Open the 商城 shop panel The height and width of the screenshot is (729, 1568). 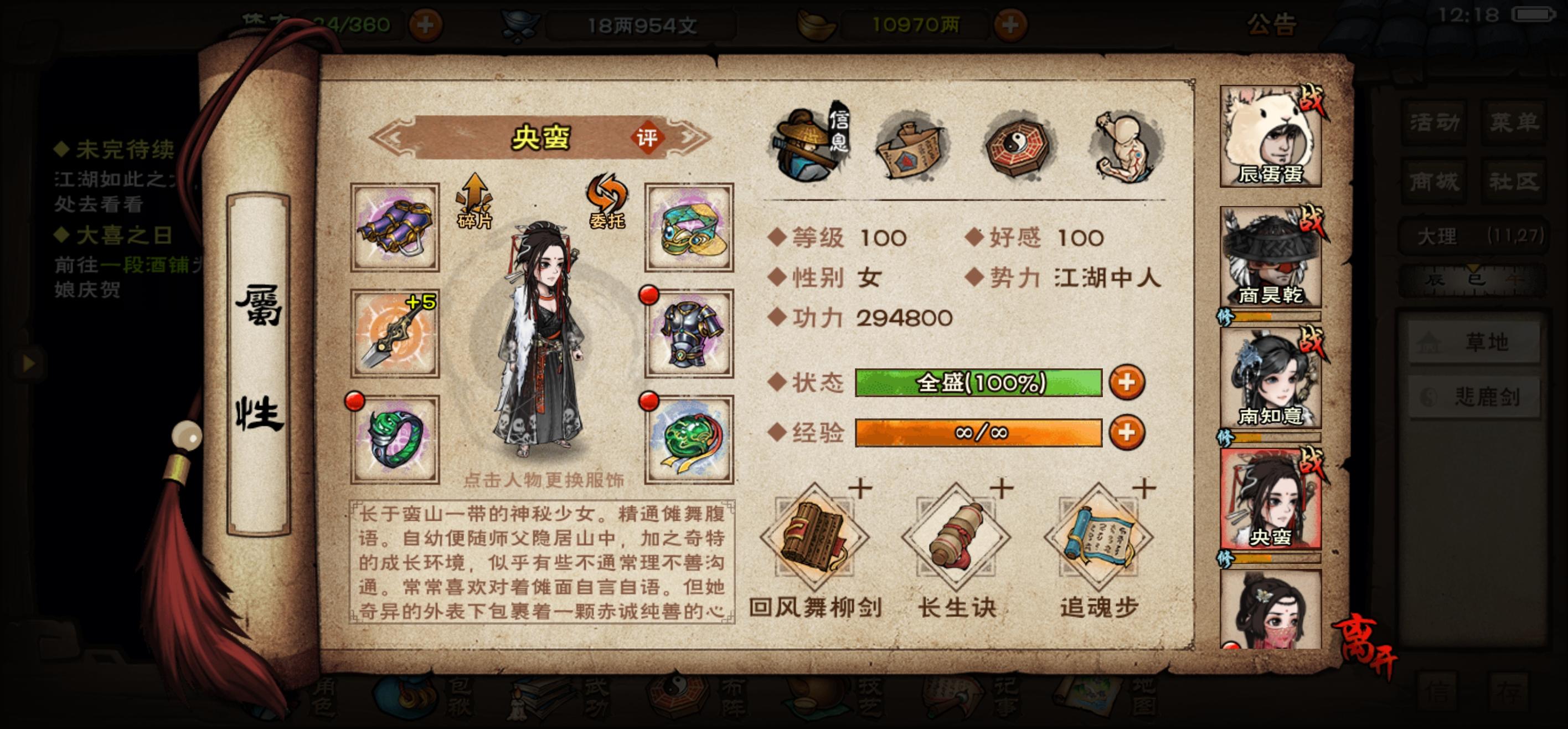coord(1433,181)
